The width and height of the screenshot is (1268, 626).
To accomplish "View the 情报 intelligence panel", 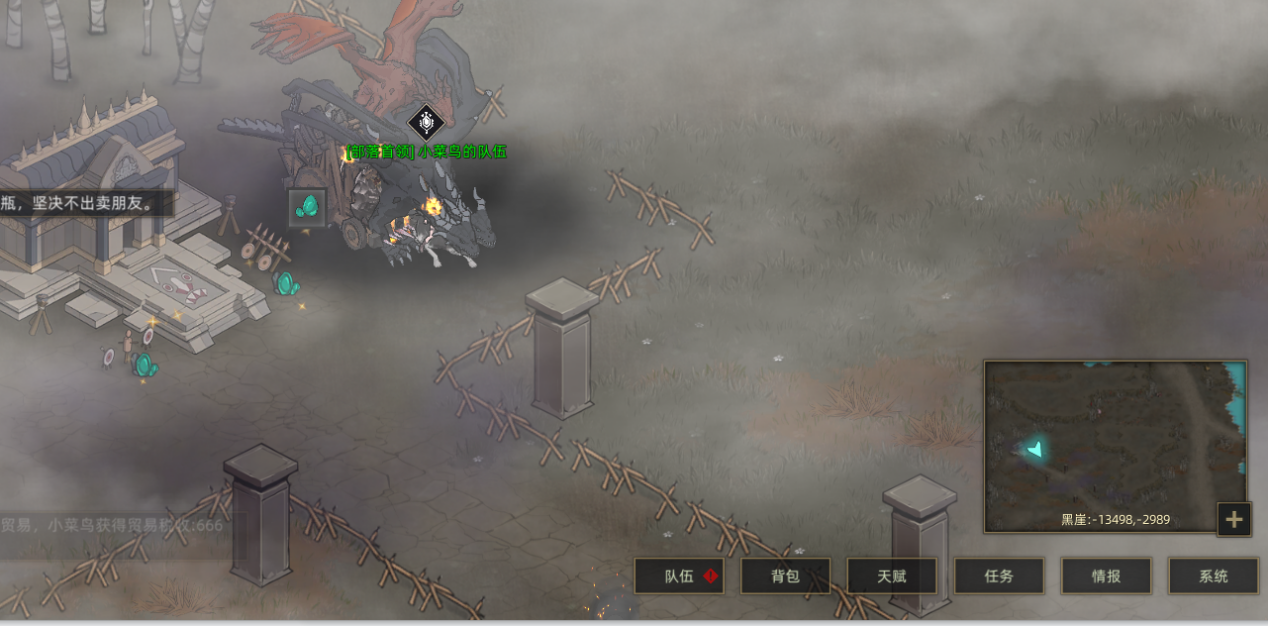I will point(1106,576).
